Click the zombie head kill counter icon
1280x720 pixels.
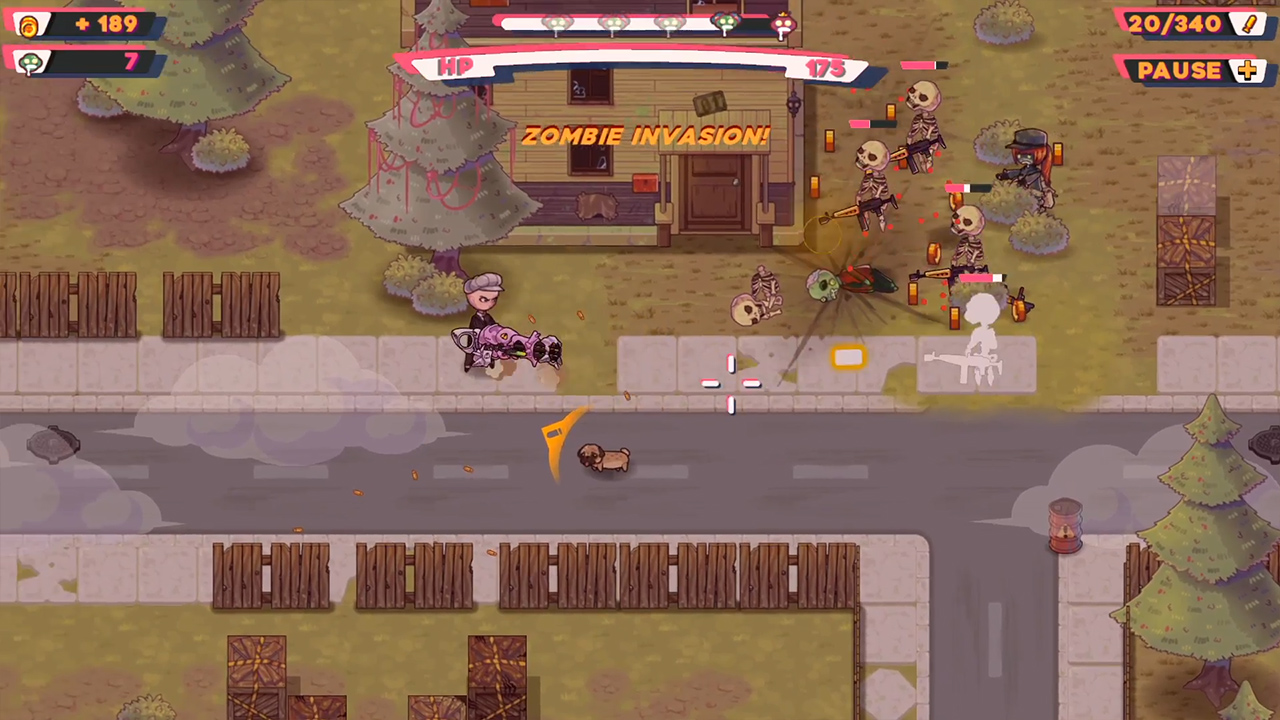(30, 62)
